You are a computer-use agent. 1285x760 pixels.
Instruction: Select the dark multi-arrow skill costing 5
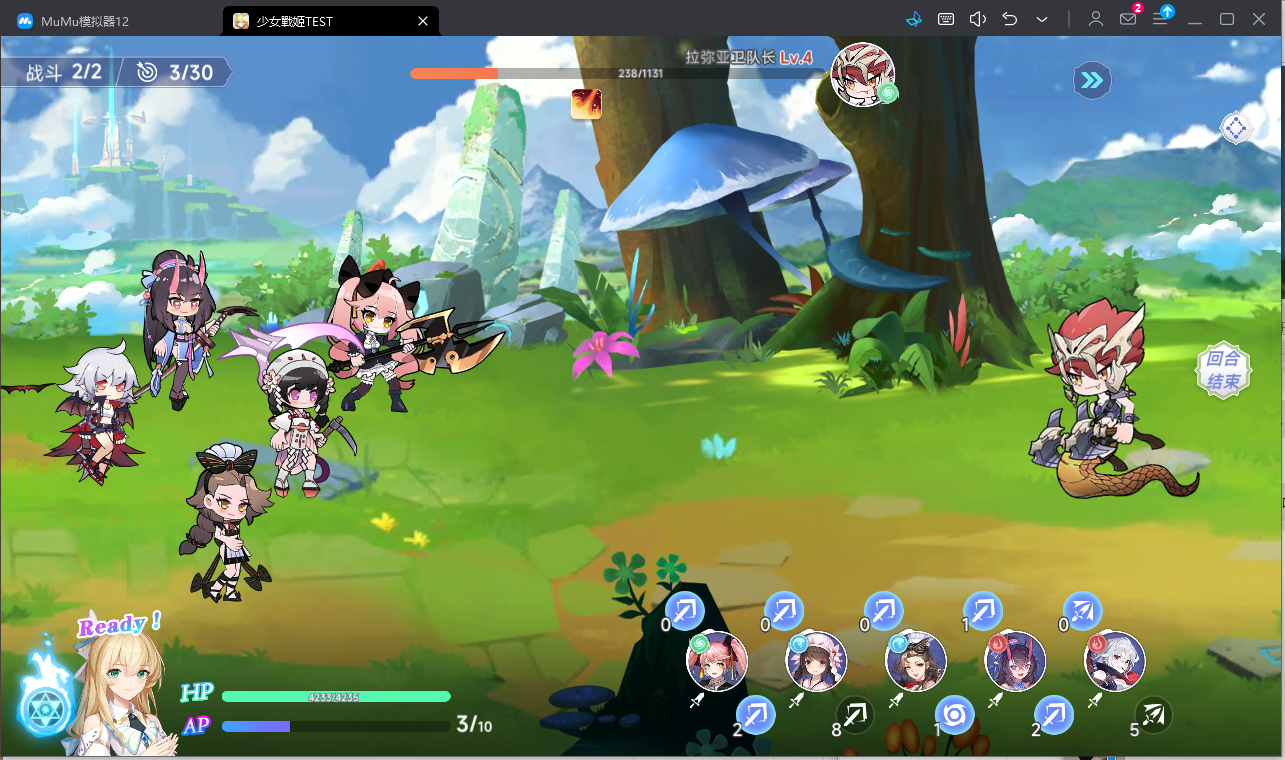1153,715
